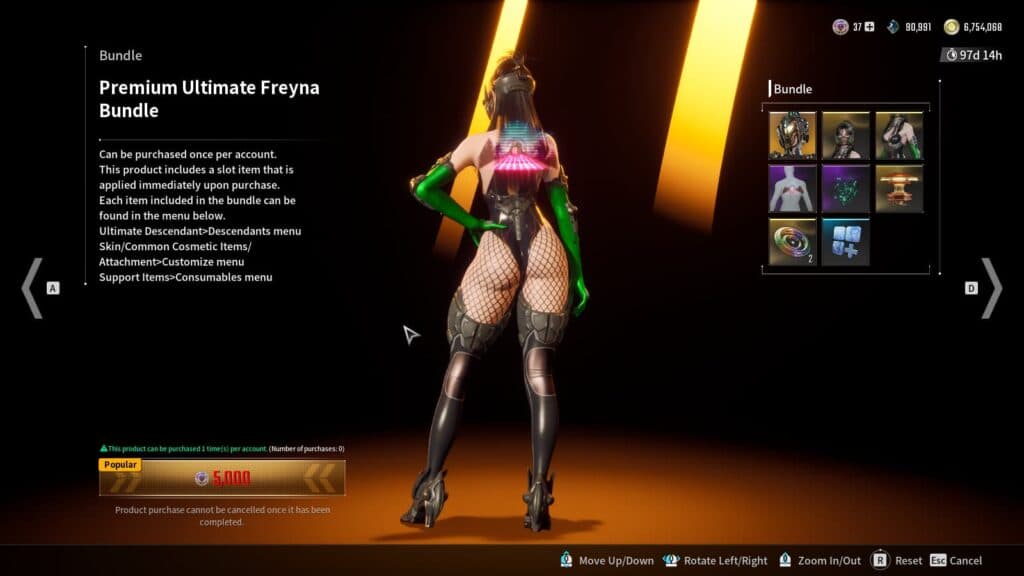Screen dimensions: 1024x576
Task: Select the rainbow ring item with quantity 2
Action: tap(792, 242)
